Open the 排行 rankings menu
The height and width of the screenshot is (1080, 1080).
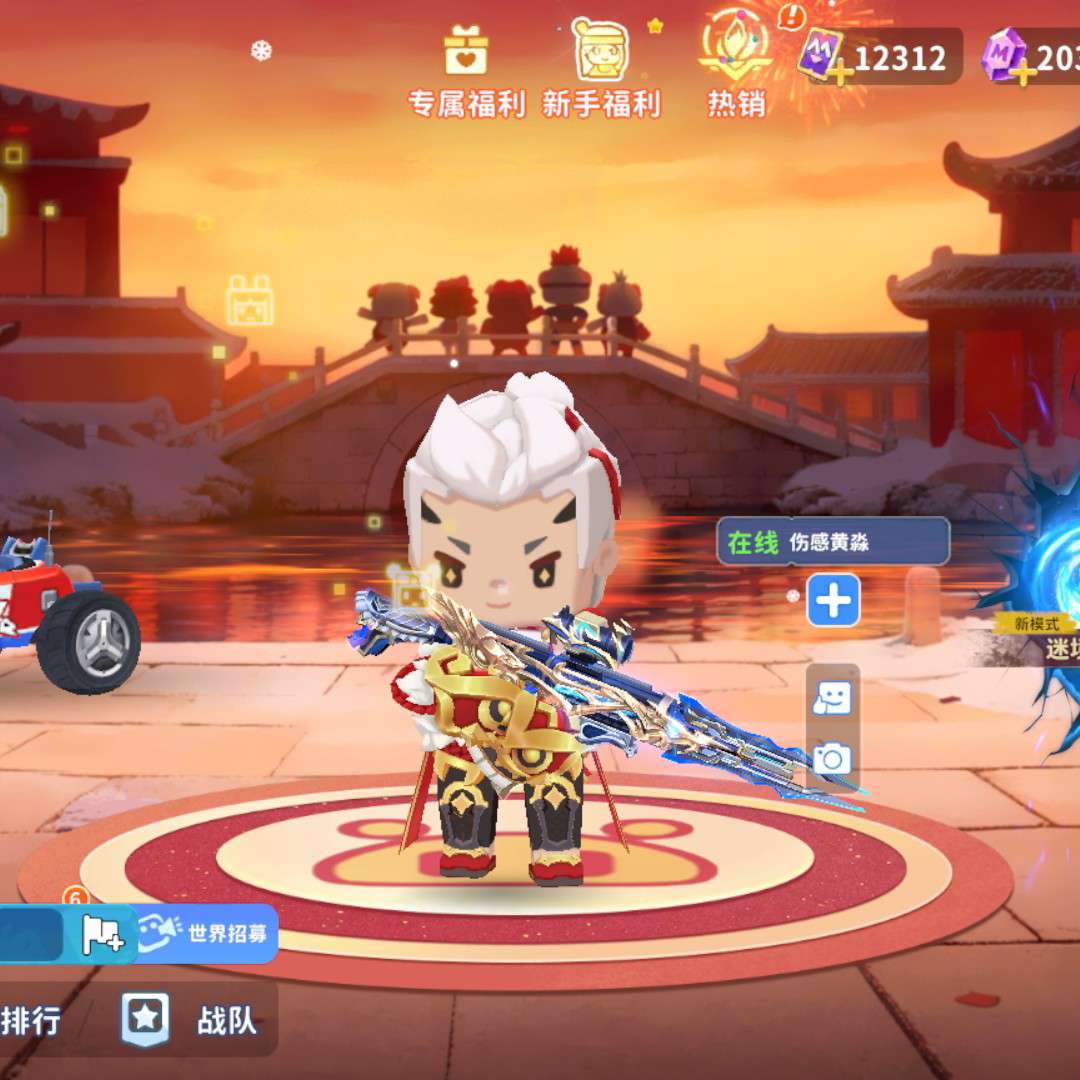tap(30, 1021)
